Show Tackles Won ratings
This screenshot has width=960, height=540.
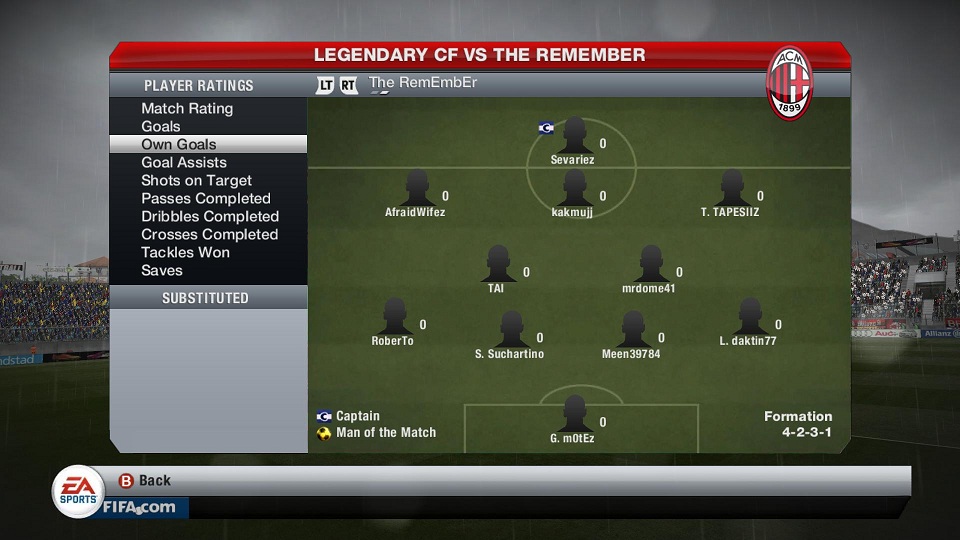coord(186,252)
